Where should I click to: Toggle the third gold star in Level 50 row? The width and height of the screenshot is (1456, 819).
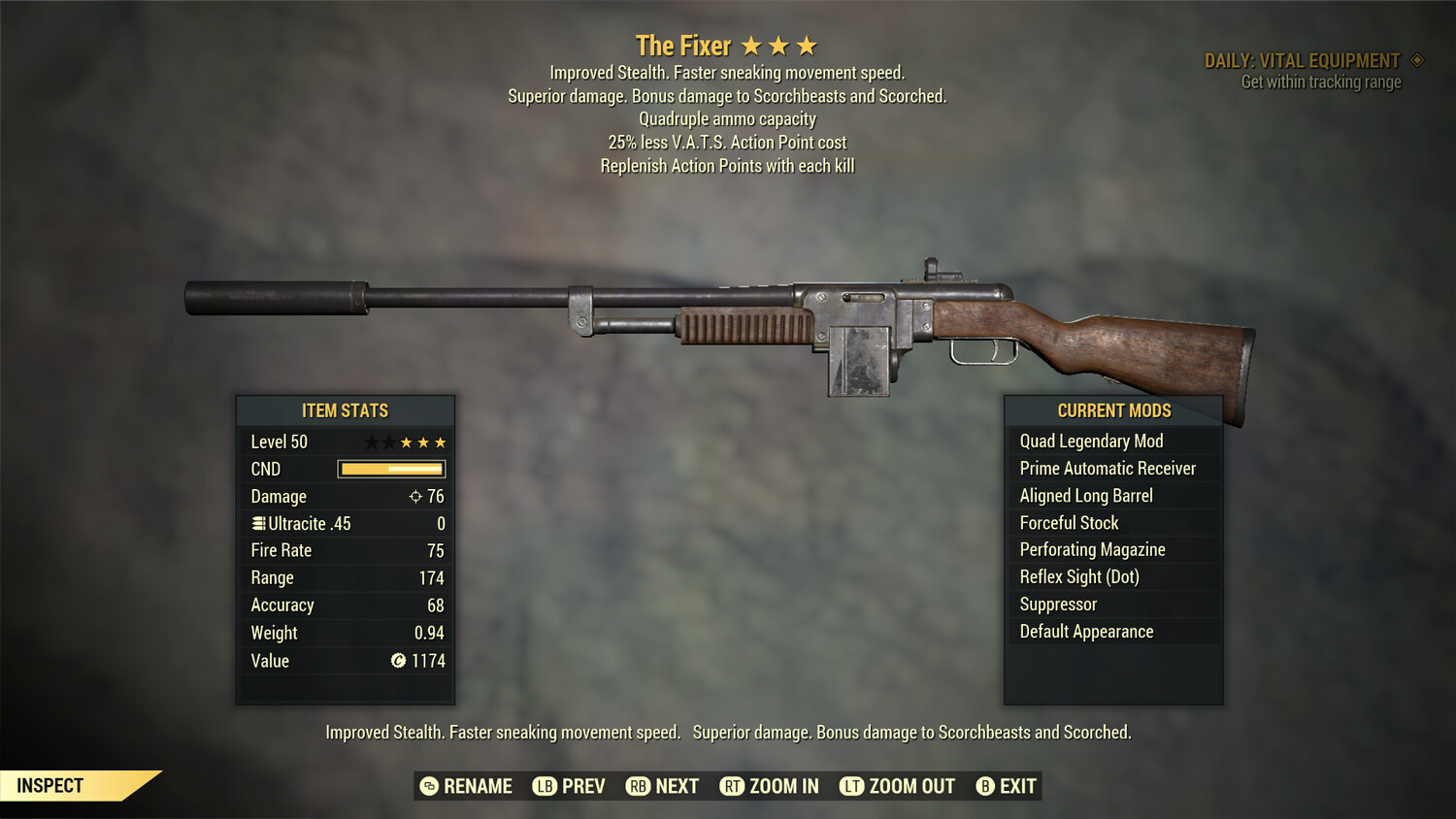440,442
